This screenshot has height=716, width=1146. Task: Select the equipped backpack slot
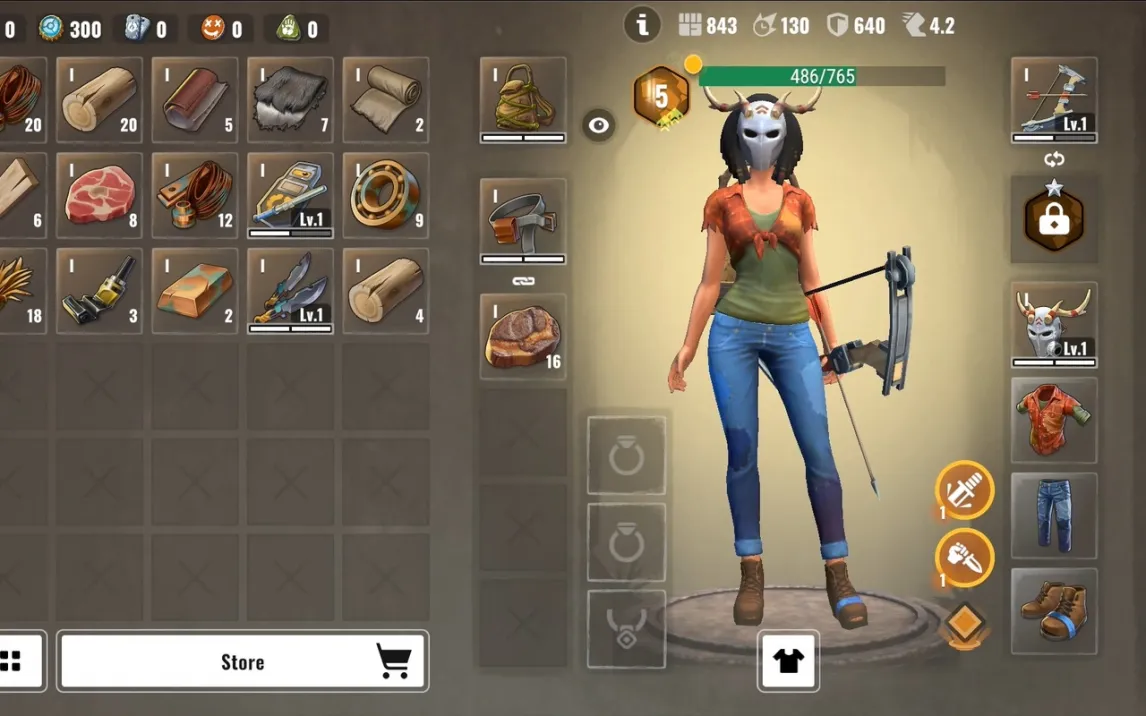523,99
